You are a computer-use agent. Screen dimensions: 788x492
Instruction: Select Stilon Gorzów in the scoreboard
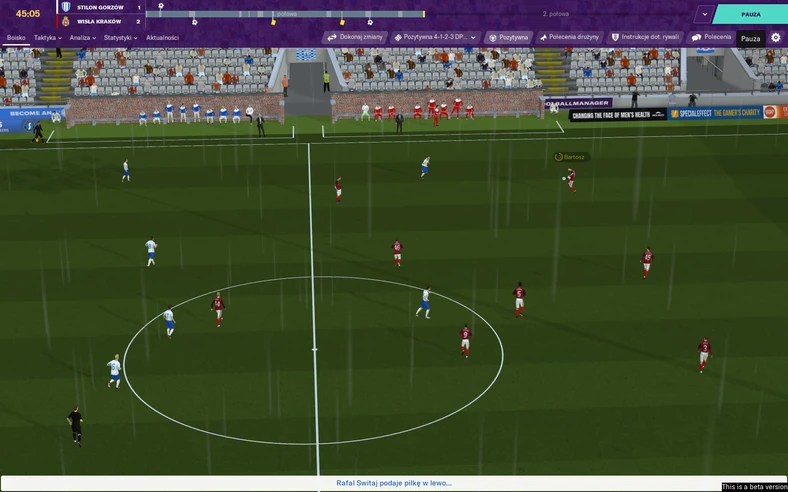click(100, 7)
